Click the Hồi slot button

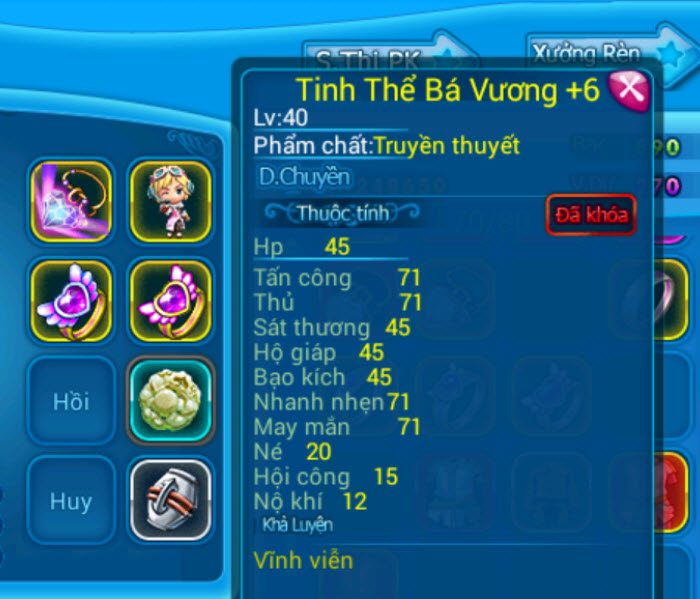click(71, 400)
